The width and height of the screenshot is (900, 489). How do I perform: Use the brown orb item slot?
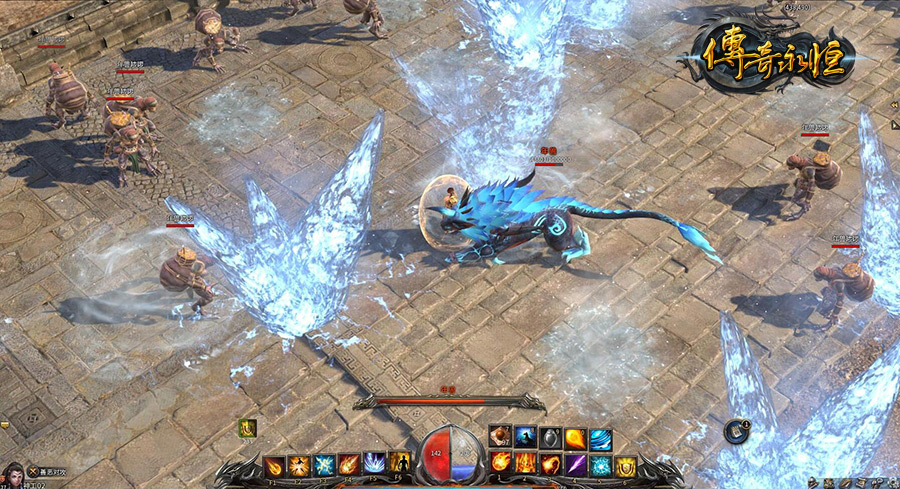pyautogui.click(x=501, y=438)
